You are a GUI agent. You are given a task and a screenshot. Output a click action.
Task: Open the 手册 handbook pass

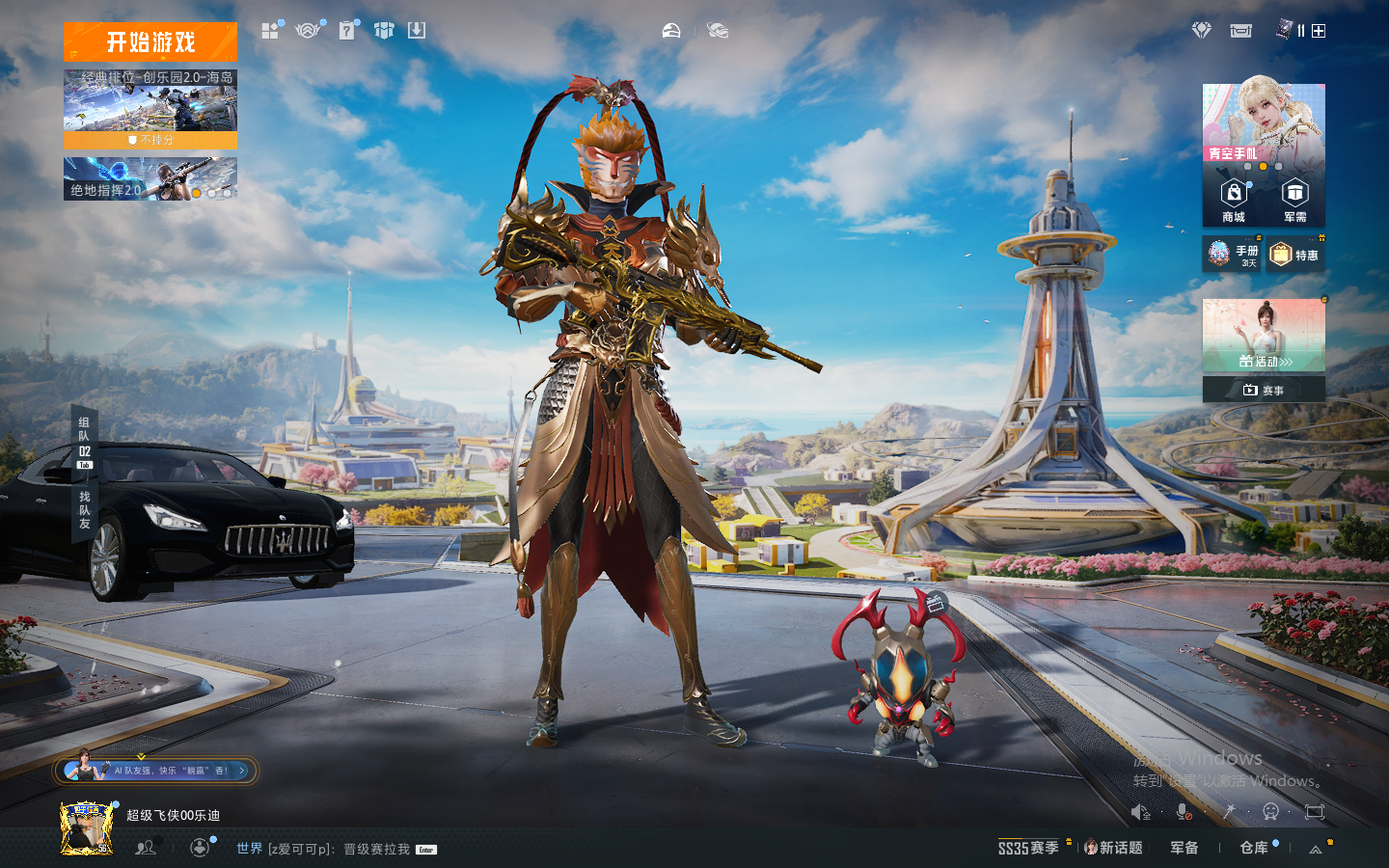1233,255
